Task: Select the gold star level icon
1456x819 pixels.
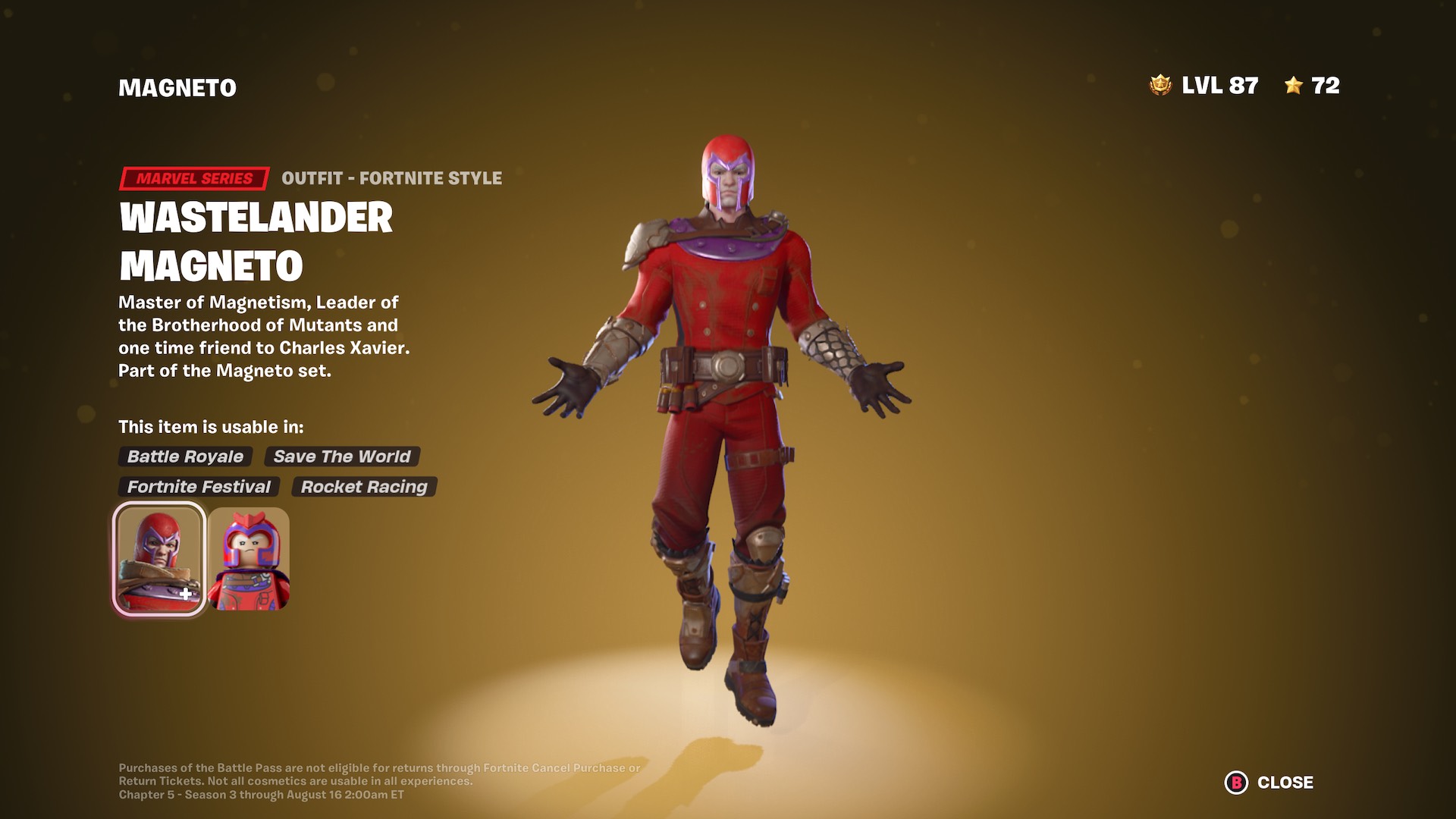Action: click(1294, 86)
